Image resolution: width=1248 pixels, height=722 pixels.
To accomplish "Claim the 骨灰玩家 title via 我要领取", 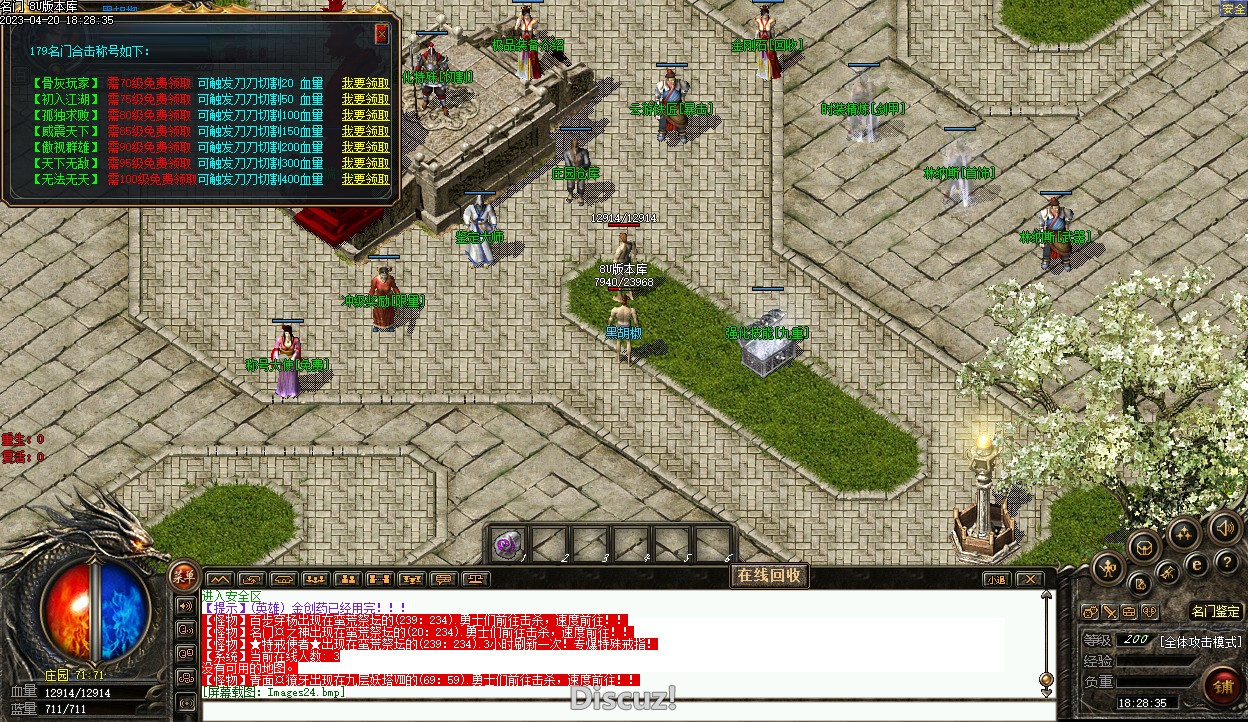I will click(365, 84).
